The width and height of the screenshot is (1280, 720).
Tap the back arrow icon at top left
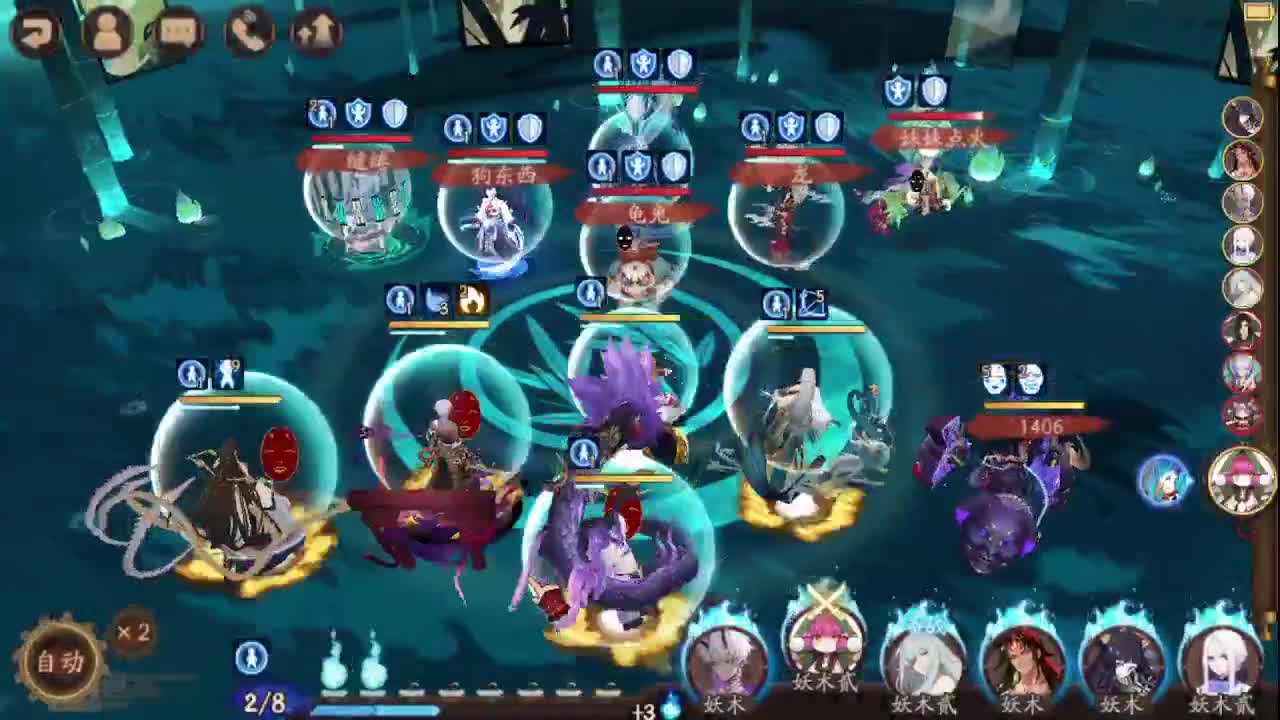click(x=33, y=30)
